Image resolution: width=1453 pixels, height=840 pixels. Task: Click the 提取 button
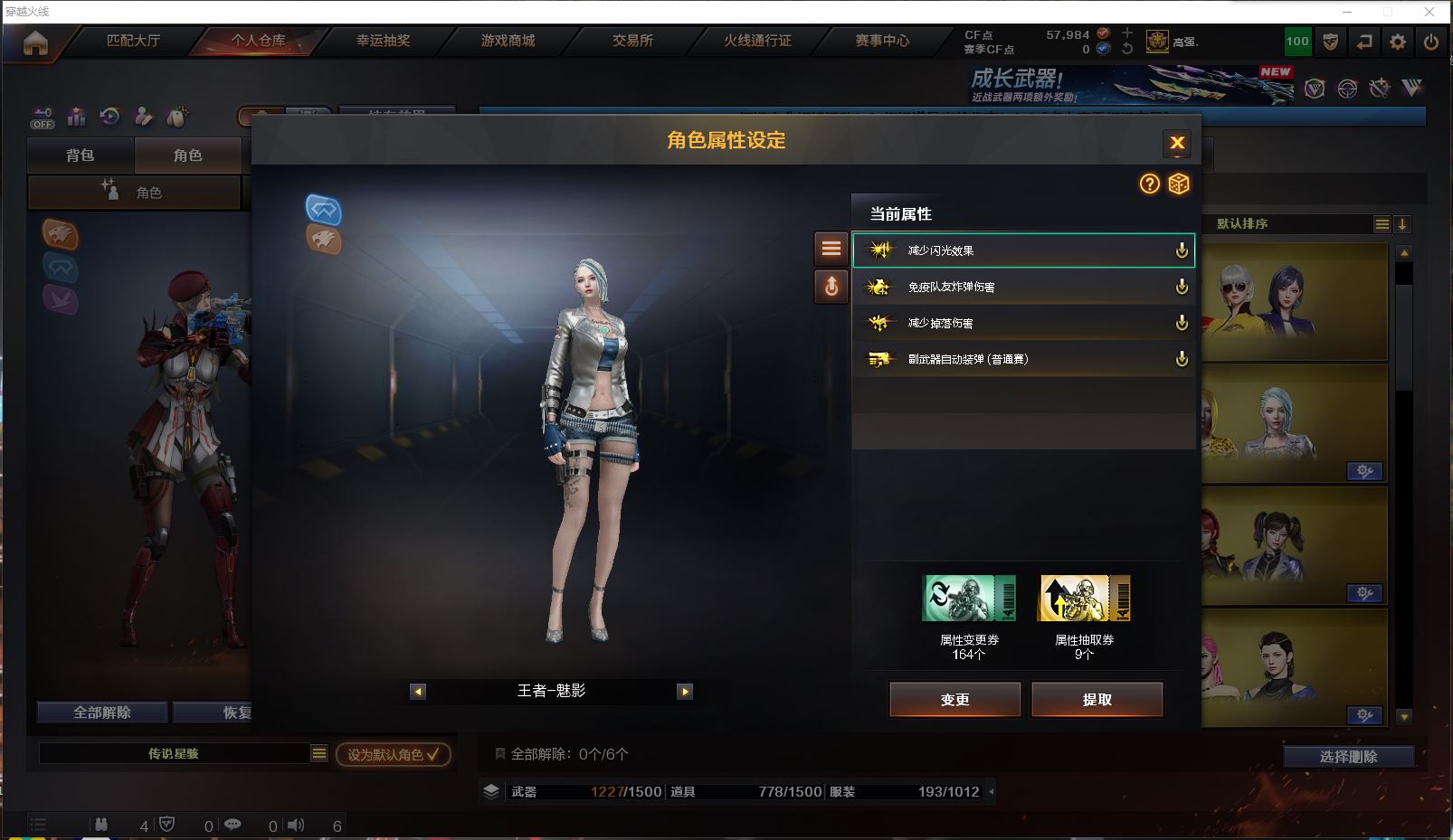(1097, 700)
